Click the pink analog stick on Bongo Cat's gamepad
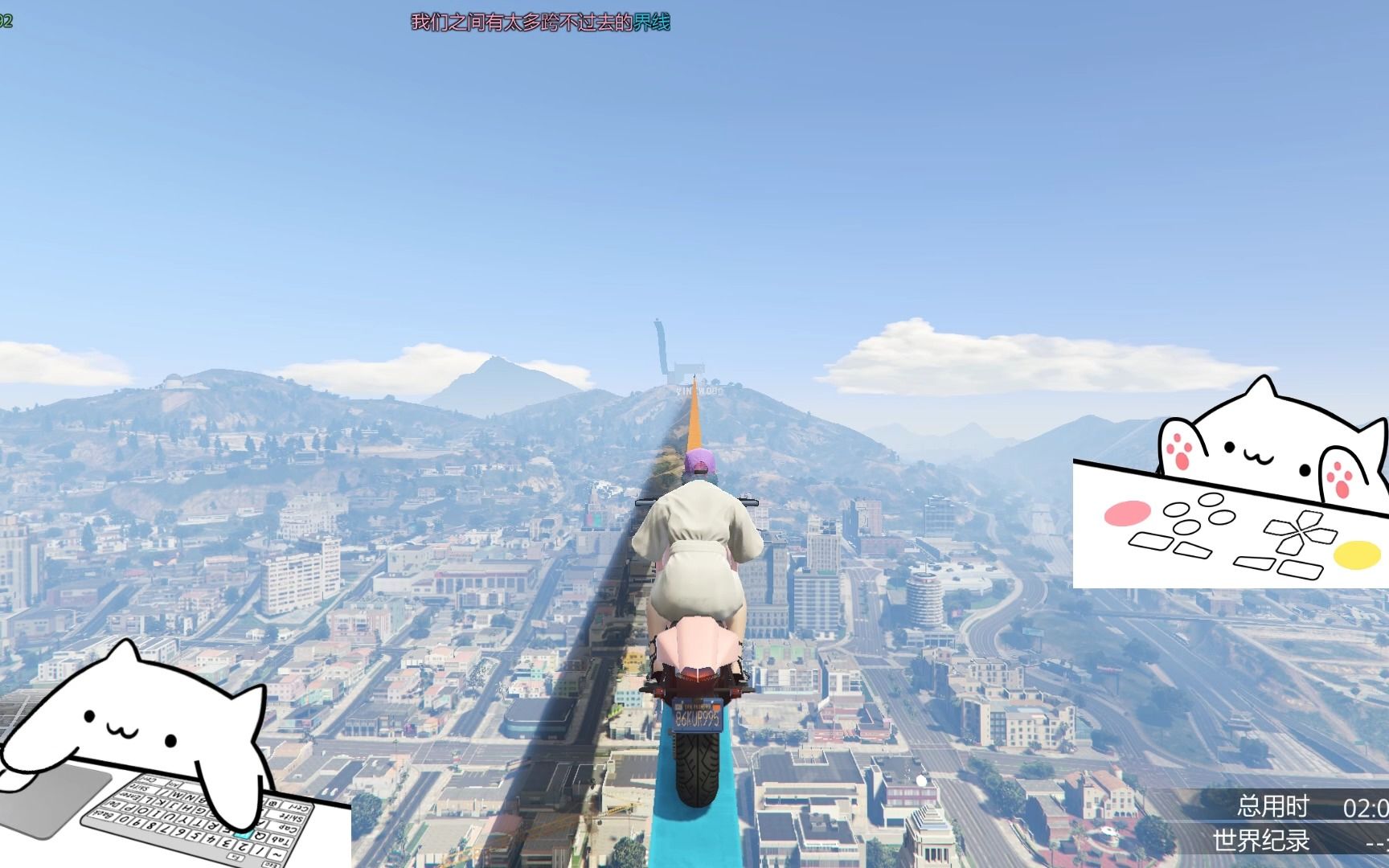This screenshot has width=1389, height=868. click(1128, 513)
